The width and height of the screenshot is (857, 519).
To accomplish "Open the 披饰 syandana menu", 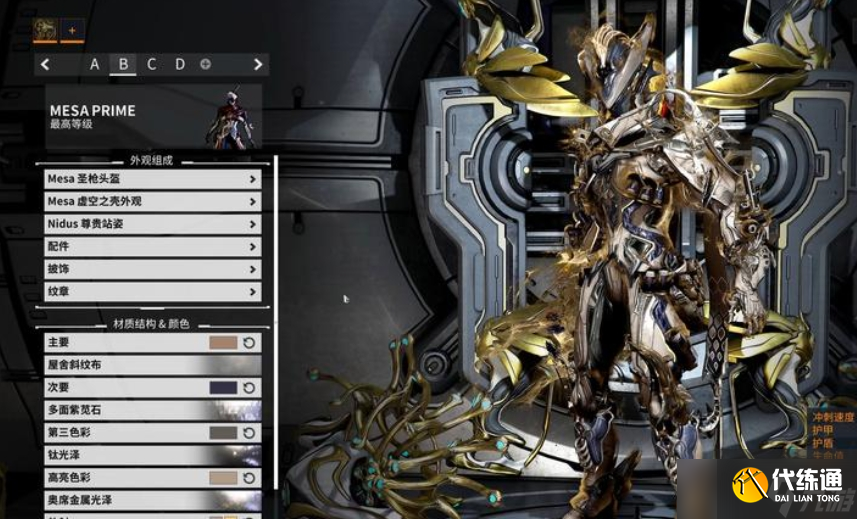I will click(152, 269).
